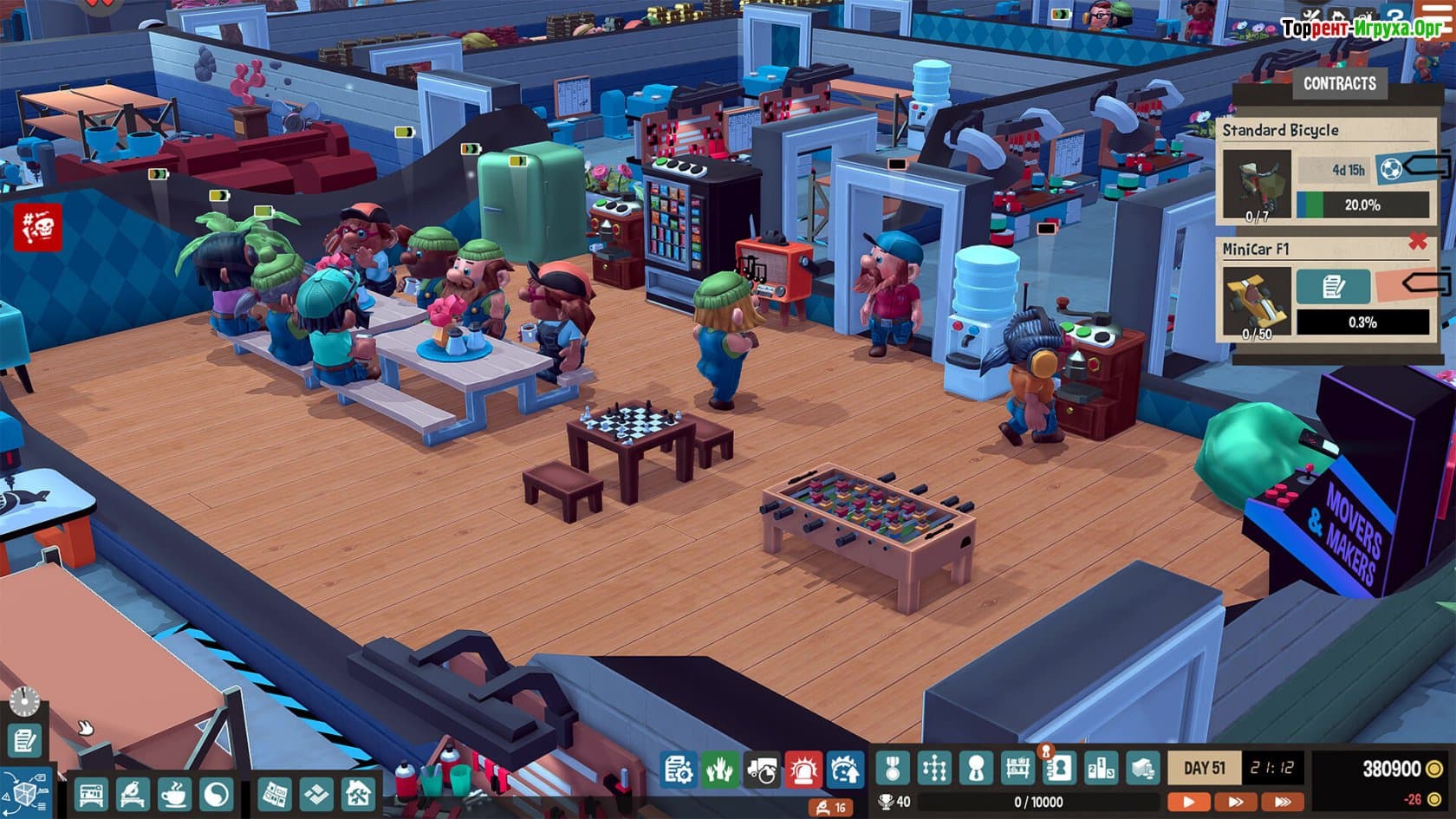Set game speed to normal play
Image resolution: width=1456 pixels, height=819 pixels.
click(1188, 802)
